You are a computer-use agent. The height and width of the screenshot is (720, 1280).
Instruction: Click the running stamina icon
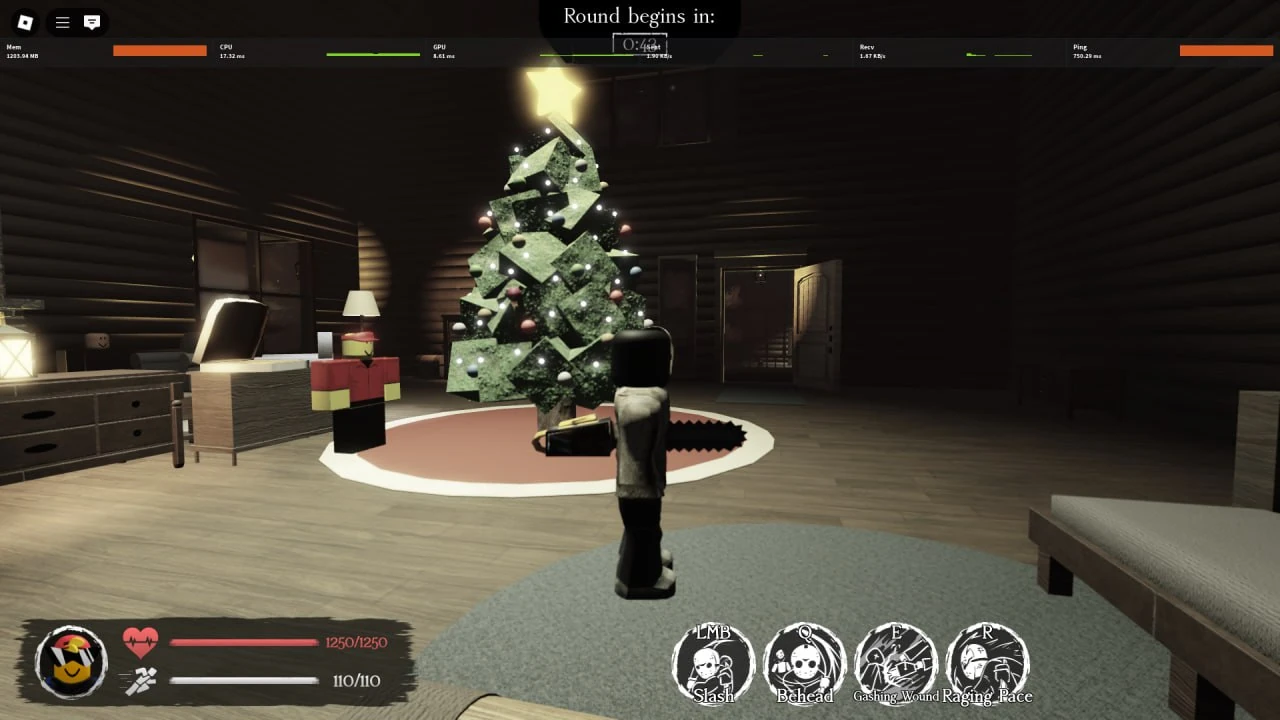(x=141, y=679)
